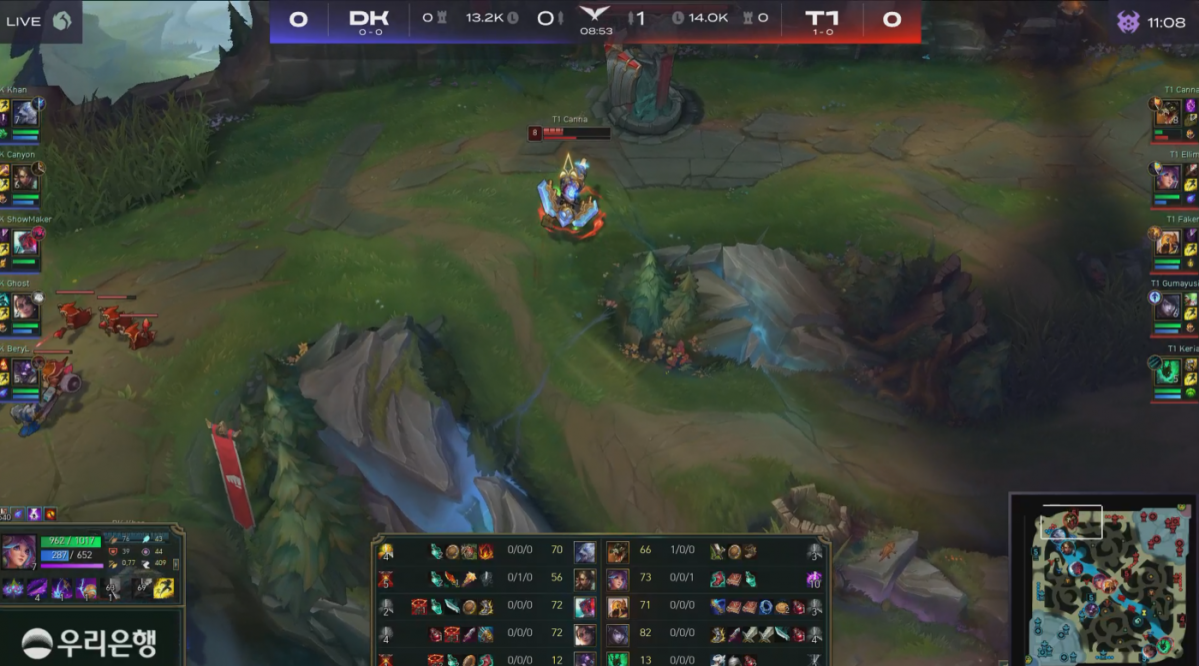1199x666 pixels.
Task: Click the minimap
Action: point(1103,580)
